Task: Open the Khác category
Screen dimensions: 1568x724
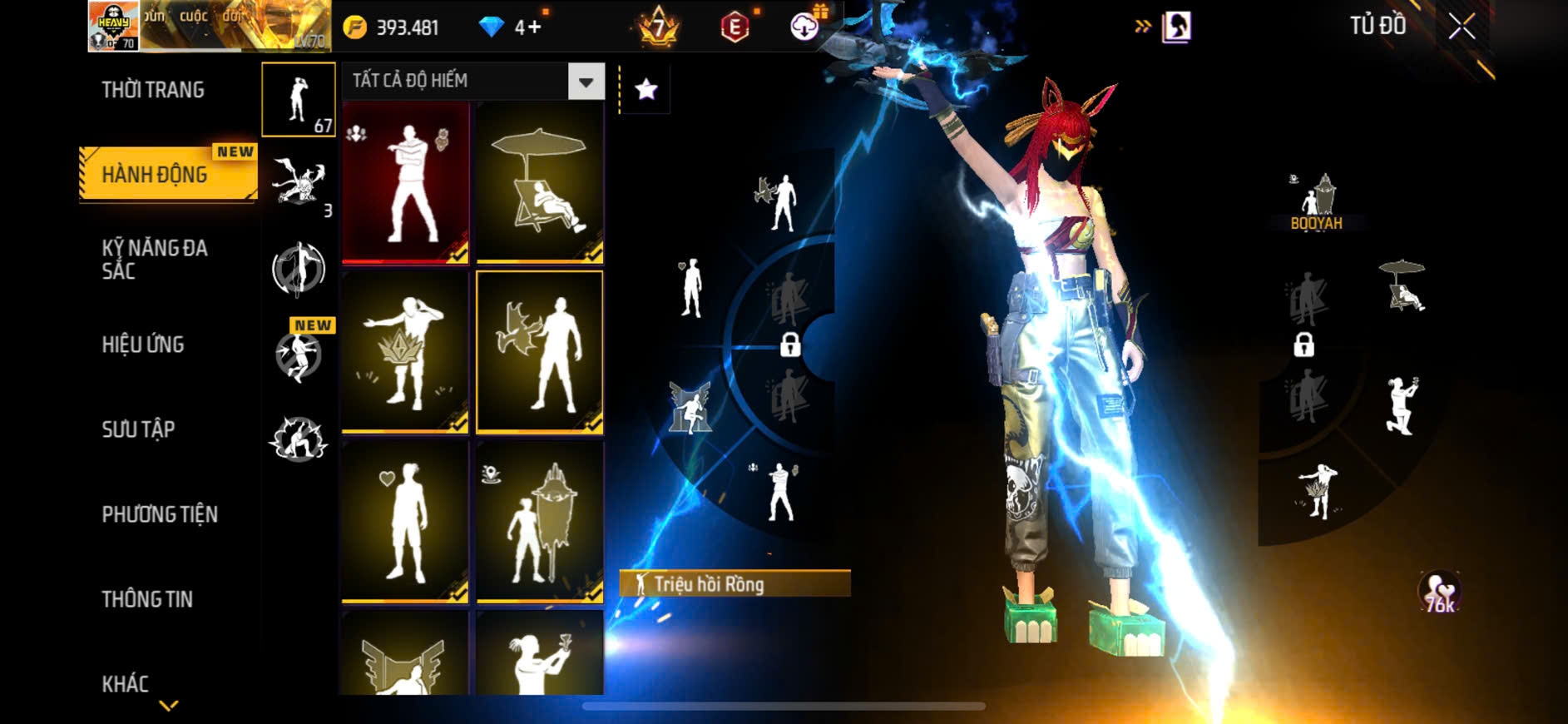Action: pyautogui.click(x=126, y=684)
